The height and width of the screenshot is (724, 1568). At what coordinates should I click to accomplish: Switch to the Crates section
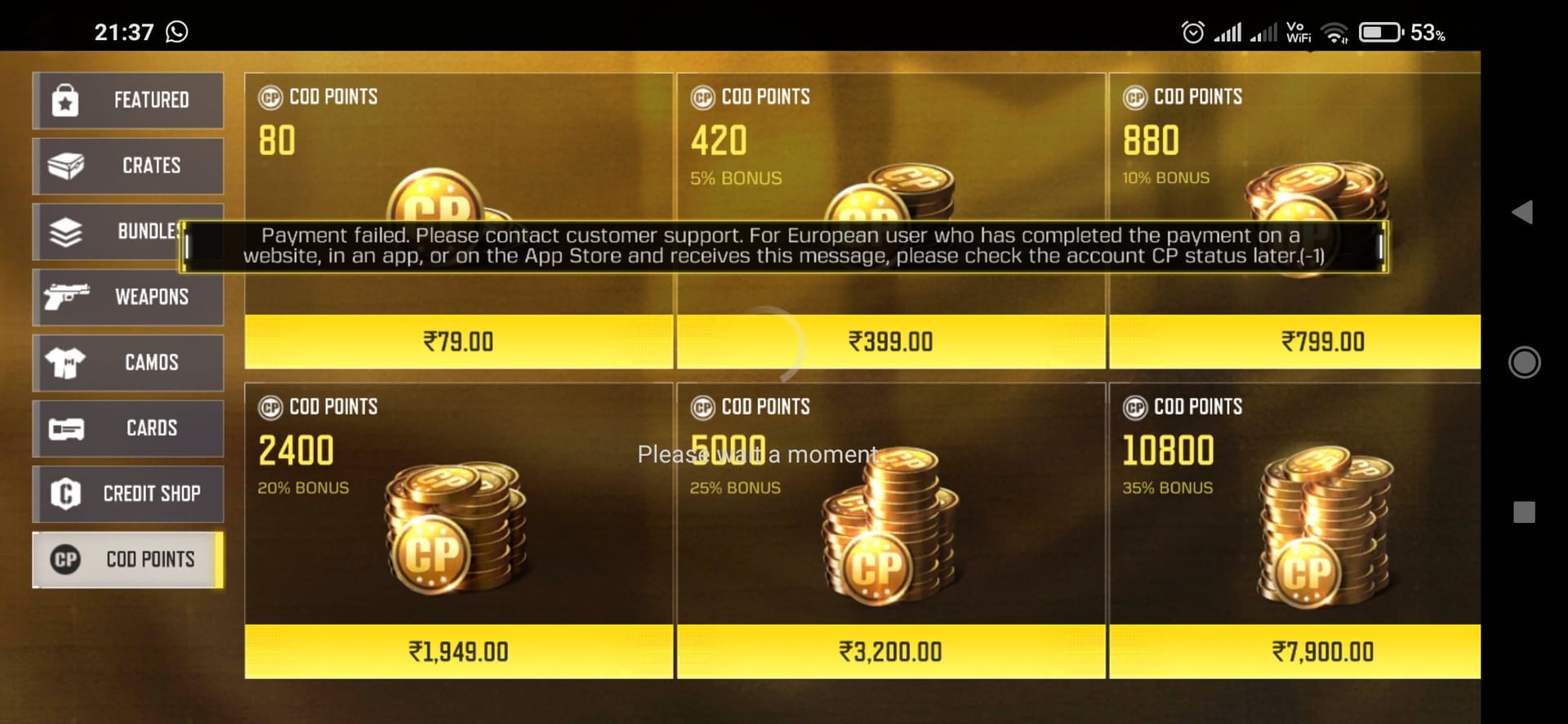(x=128, y=165)
